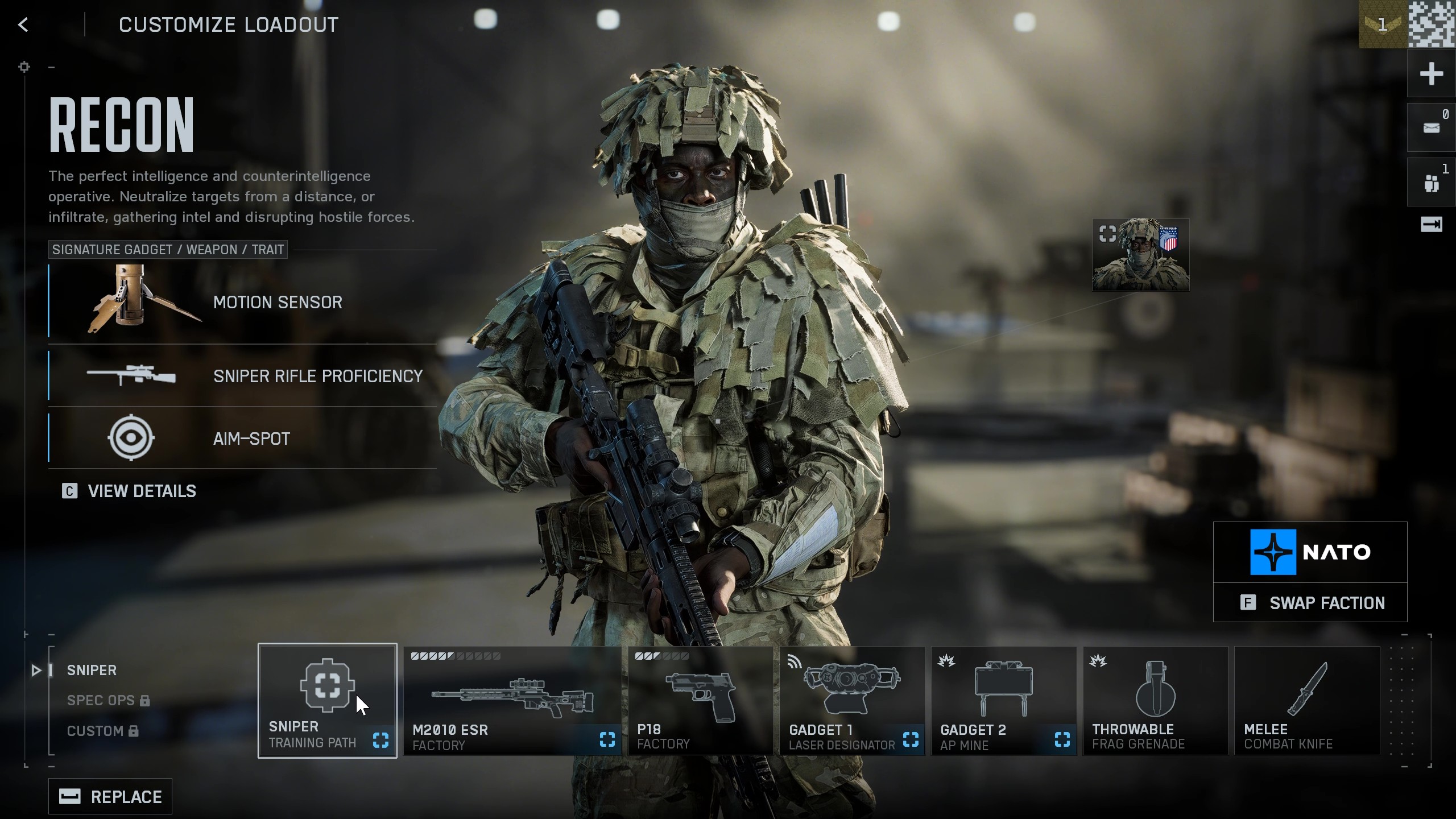Select the P18 secondary pistol slot

[699, 700]
